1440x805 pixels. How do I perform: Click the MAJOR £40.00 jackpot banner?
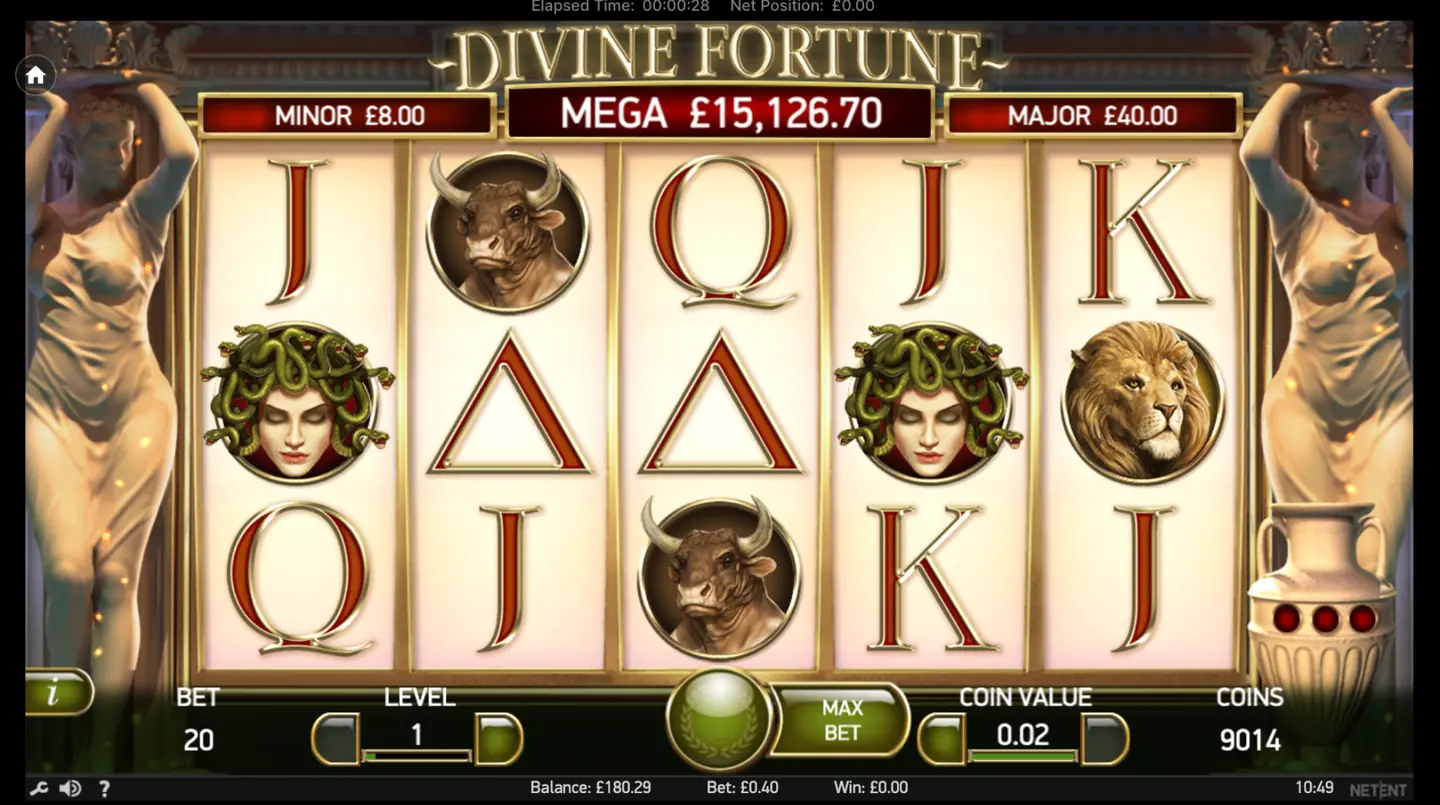[x=1092, y=115]
